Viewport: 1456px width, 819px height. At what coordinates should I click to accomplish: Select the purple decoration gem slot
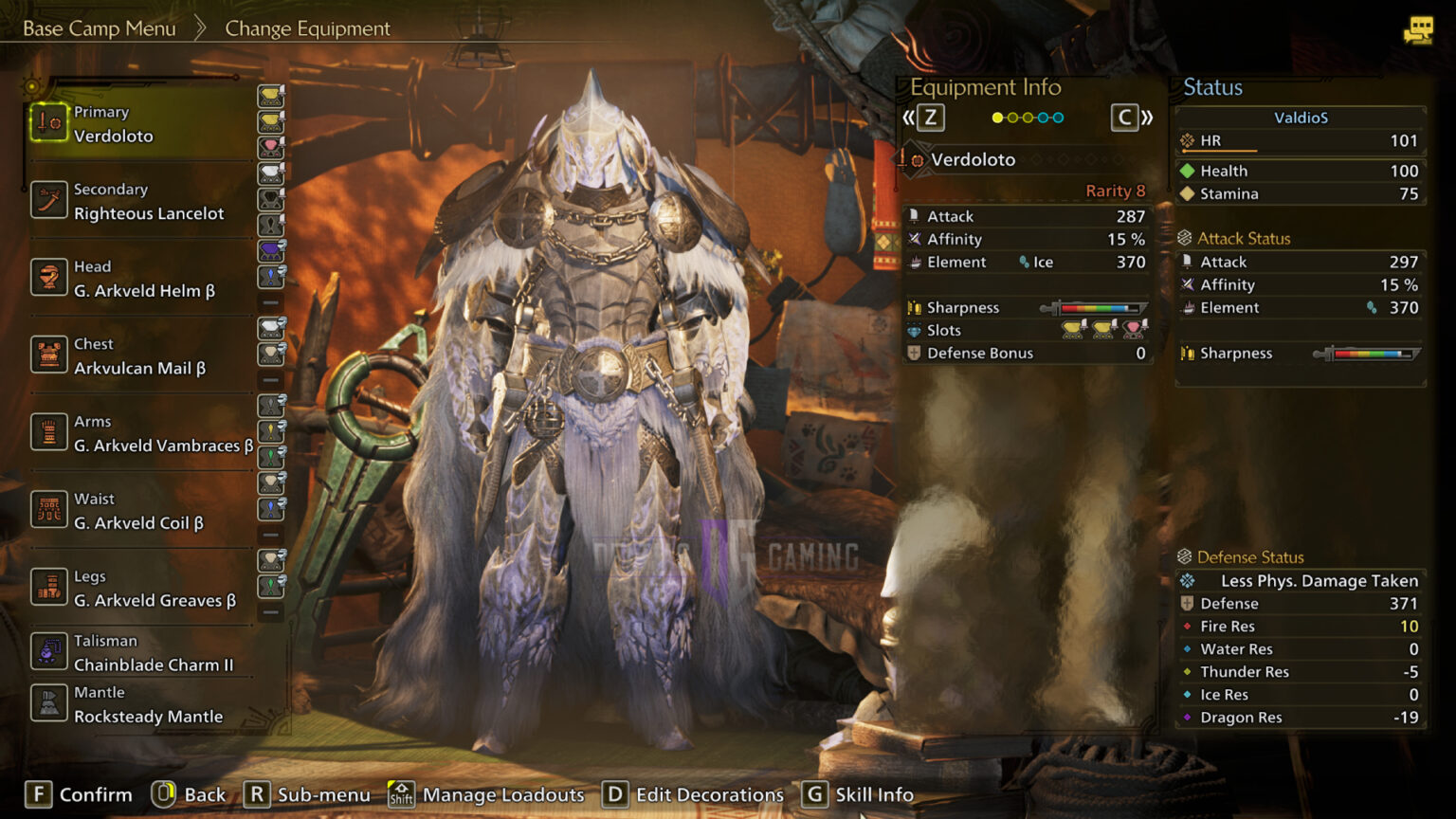[273, 248]
